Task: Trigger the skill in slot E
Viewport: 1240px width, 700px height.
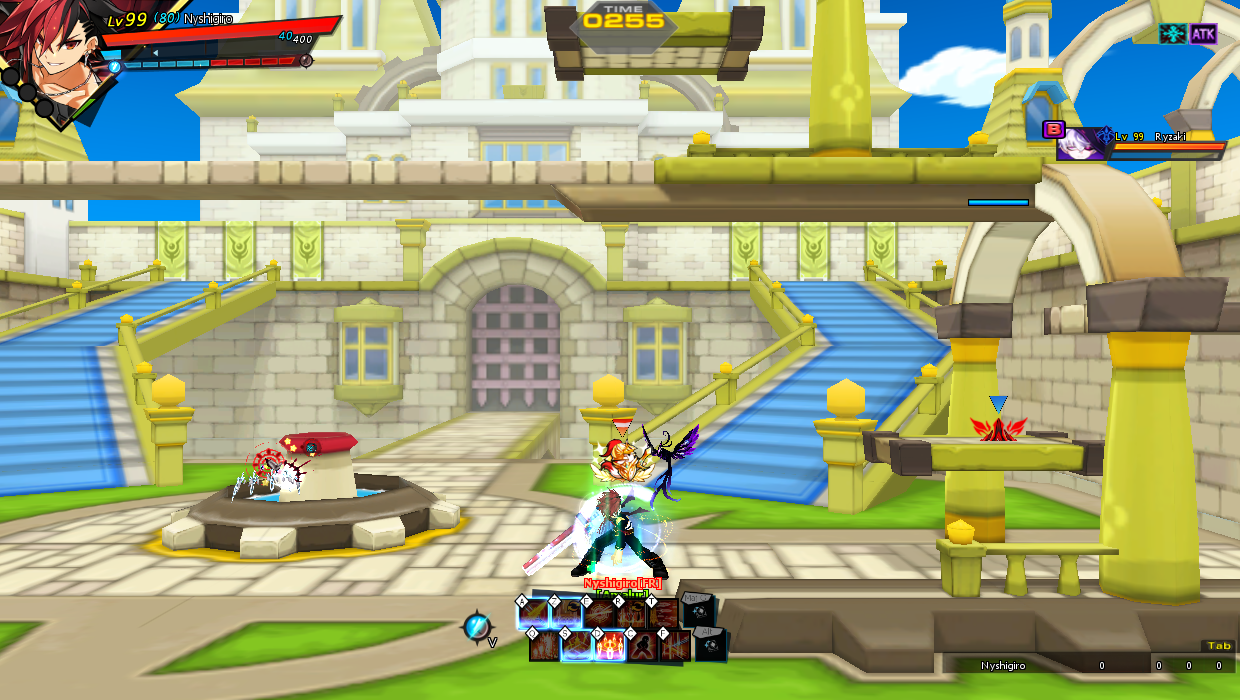Action: point(600,613)
